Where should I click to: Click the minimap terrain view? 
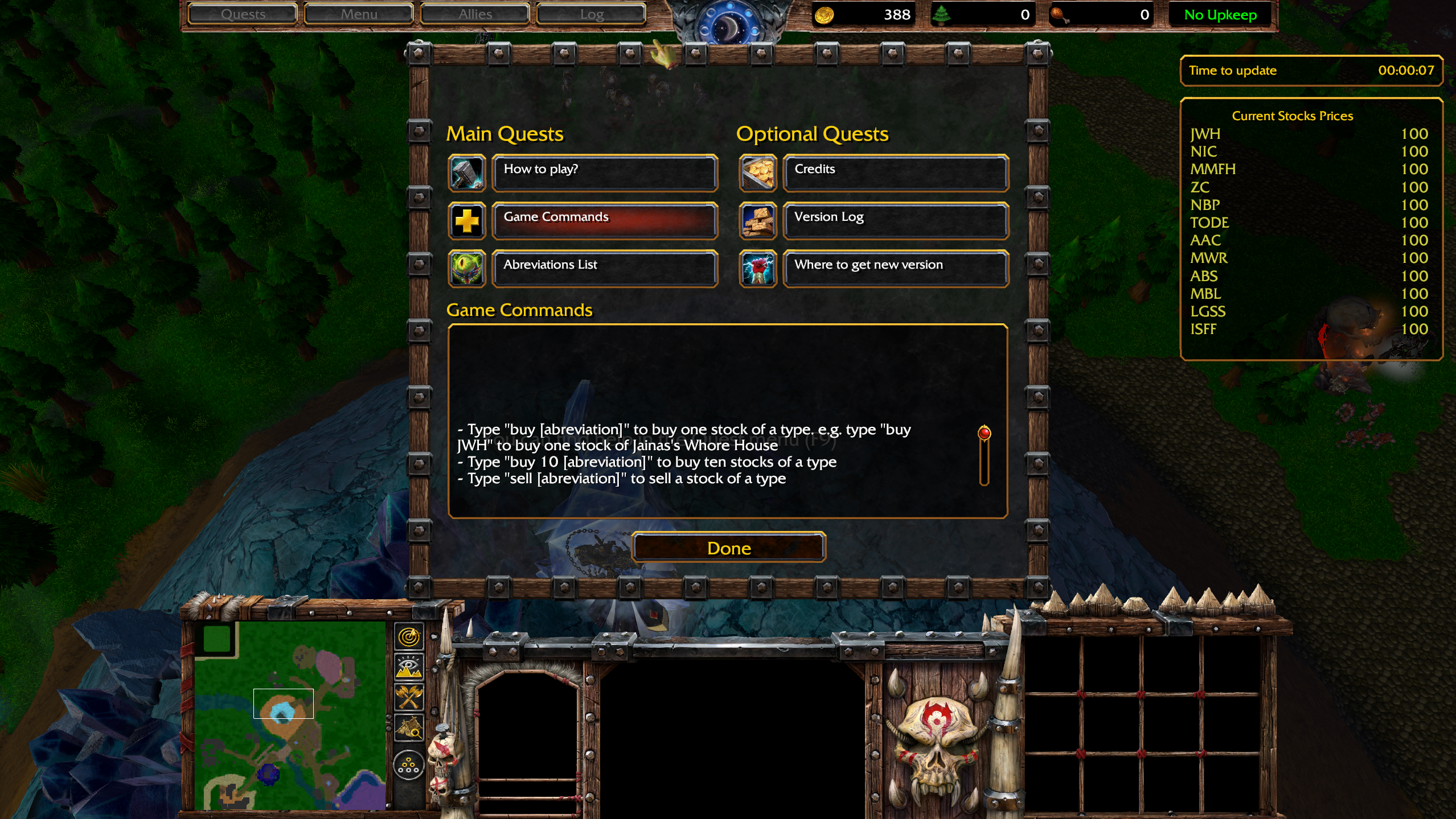(x=290, y=715)
